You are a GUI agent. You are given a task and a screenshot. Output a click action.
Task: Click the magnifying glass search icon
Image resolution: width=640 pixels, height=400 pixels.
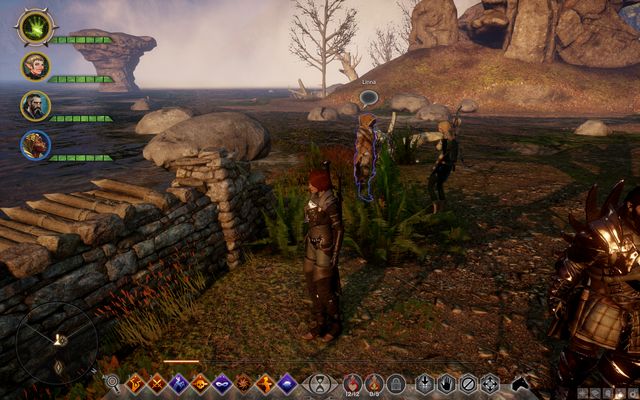(x=112, y=382)
